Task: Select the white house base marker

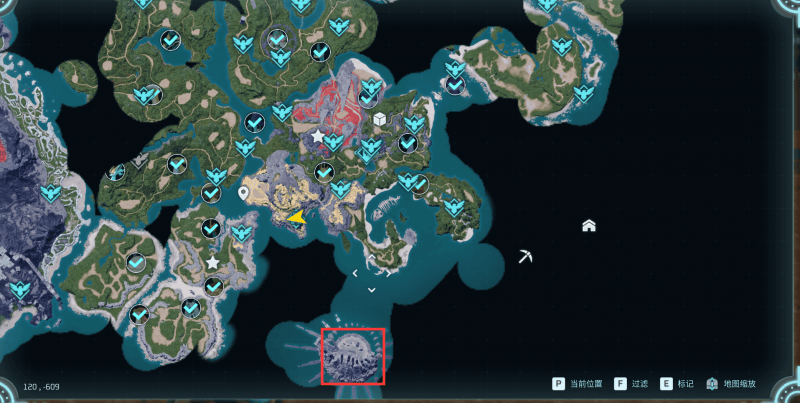Action: [589, 226]
